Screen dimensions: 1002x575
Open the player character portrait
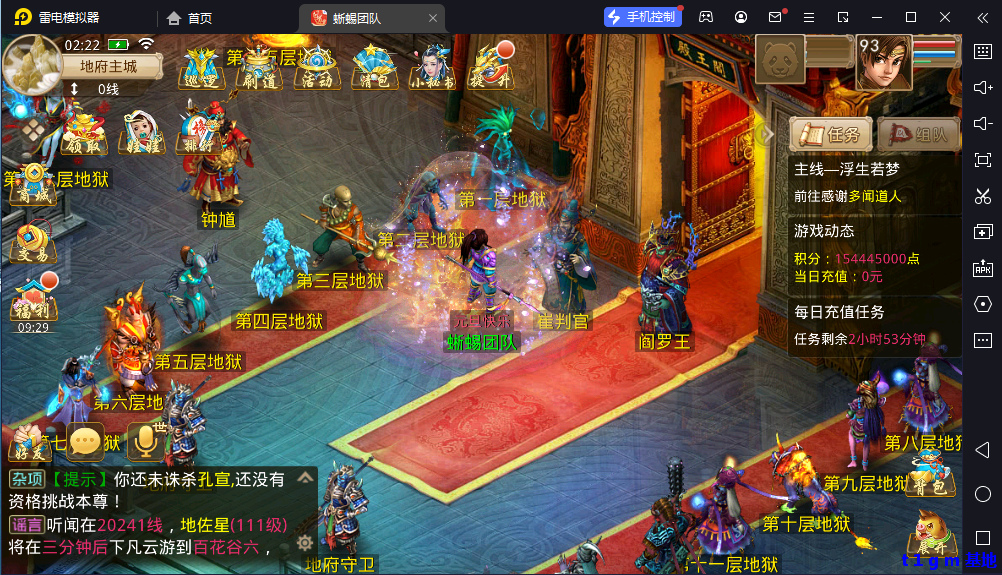(x=883, y=62)
